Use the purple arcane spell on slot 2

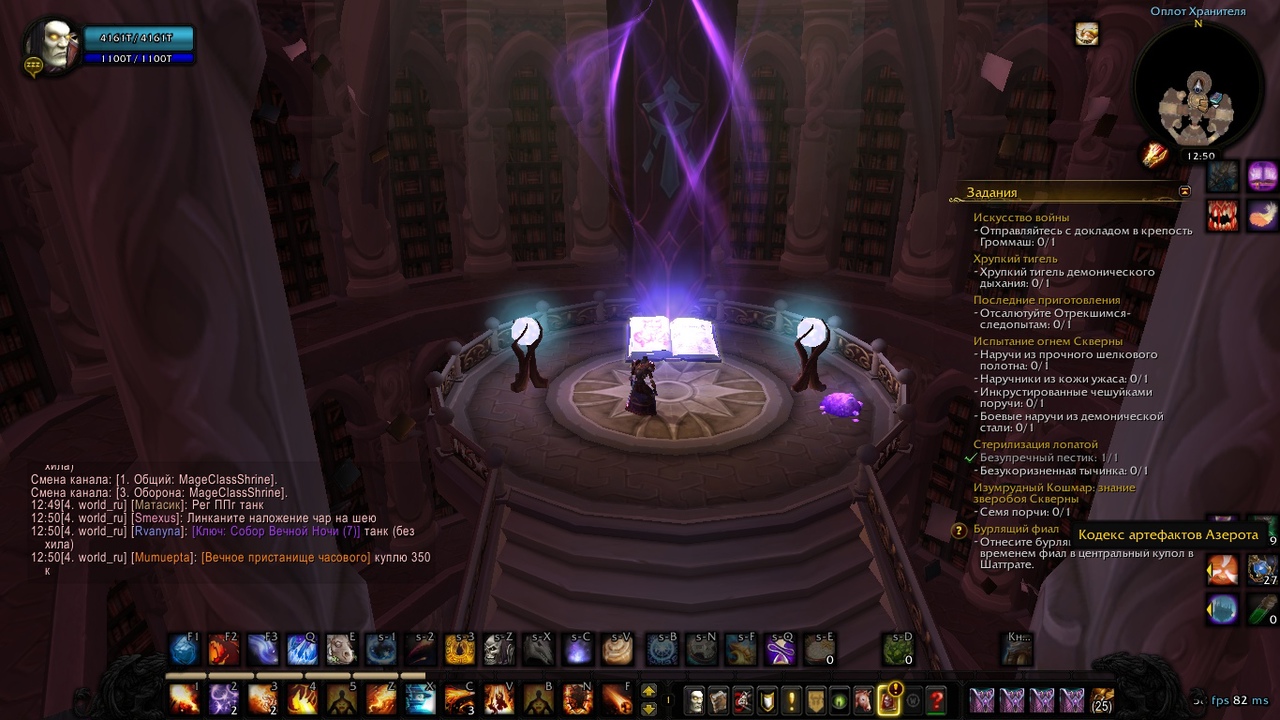[x=223, y=698]
